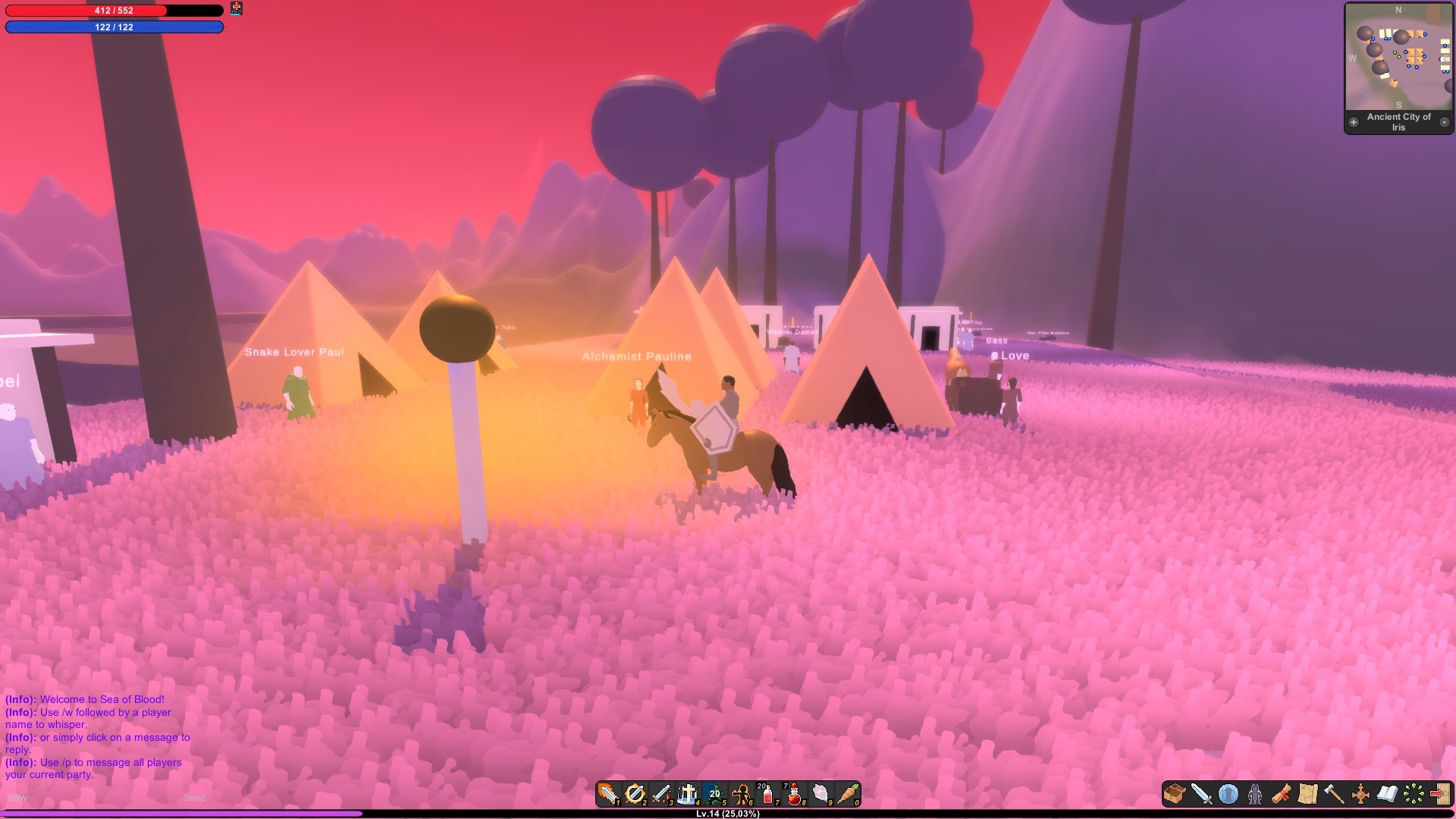
Task: Click the Send button in chat
Action: pos(194,798)
